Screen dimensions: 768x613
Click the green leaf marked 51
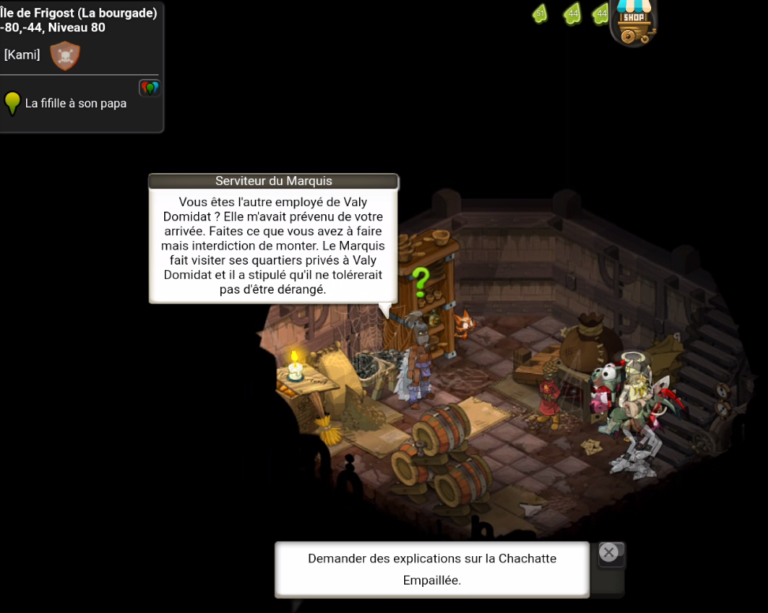[x=539, y=14]
